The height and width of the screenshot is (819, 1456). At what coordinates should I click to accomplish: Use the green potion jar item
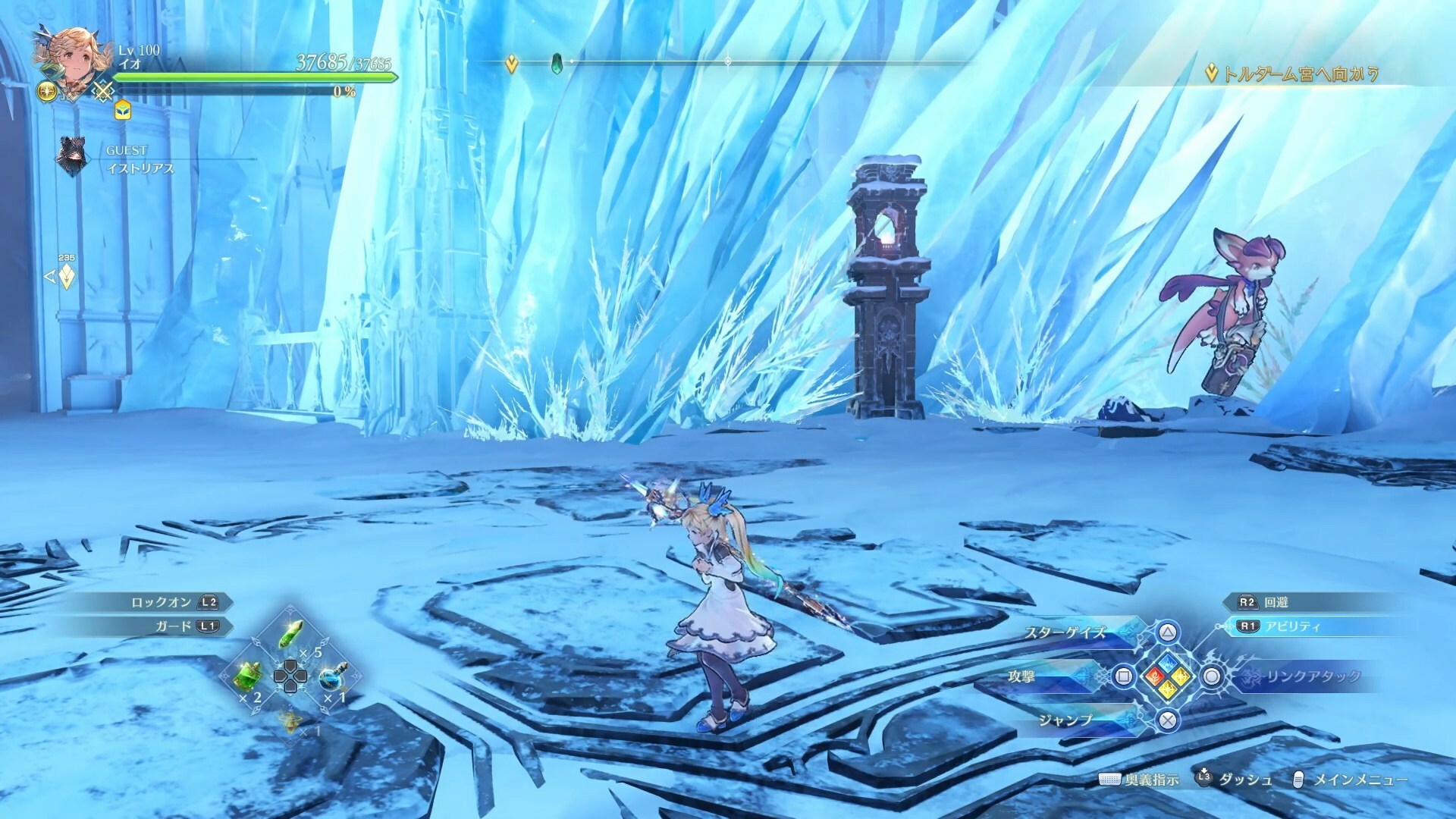point(251,675)
